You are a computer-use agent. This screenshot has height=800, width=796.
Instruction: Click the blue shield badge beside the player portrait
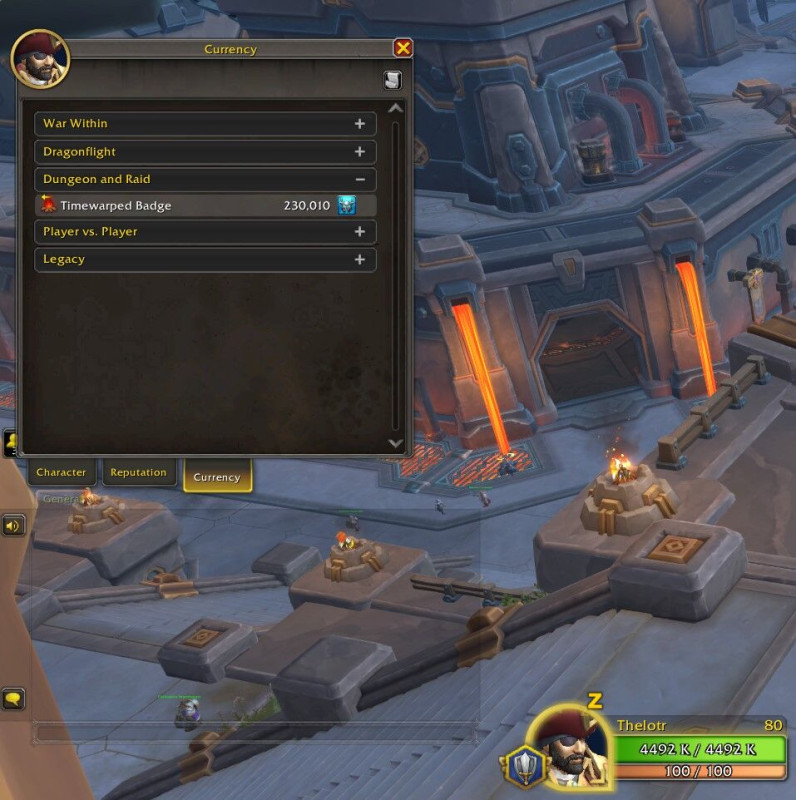[x=522, y=766]
